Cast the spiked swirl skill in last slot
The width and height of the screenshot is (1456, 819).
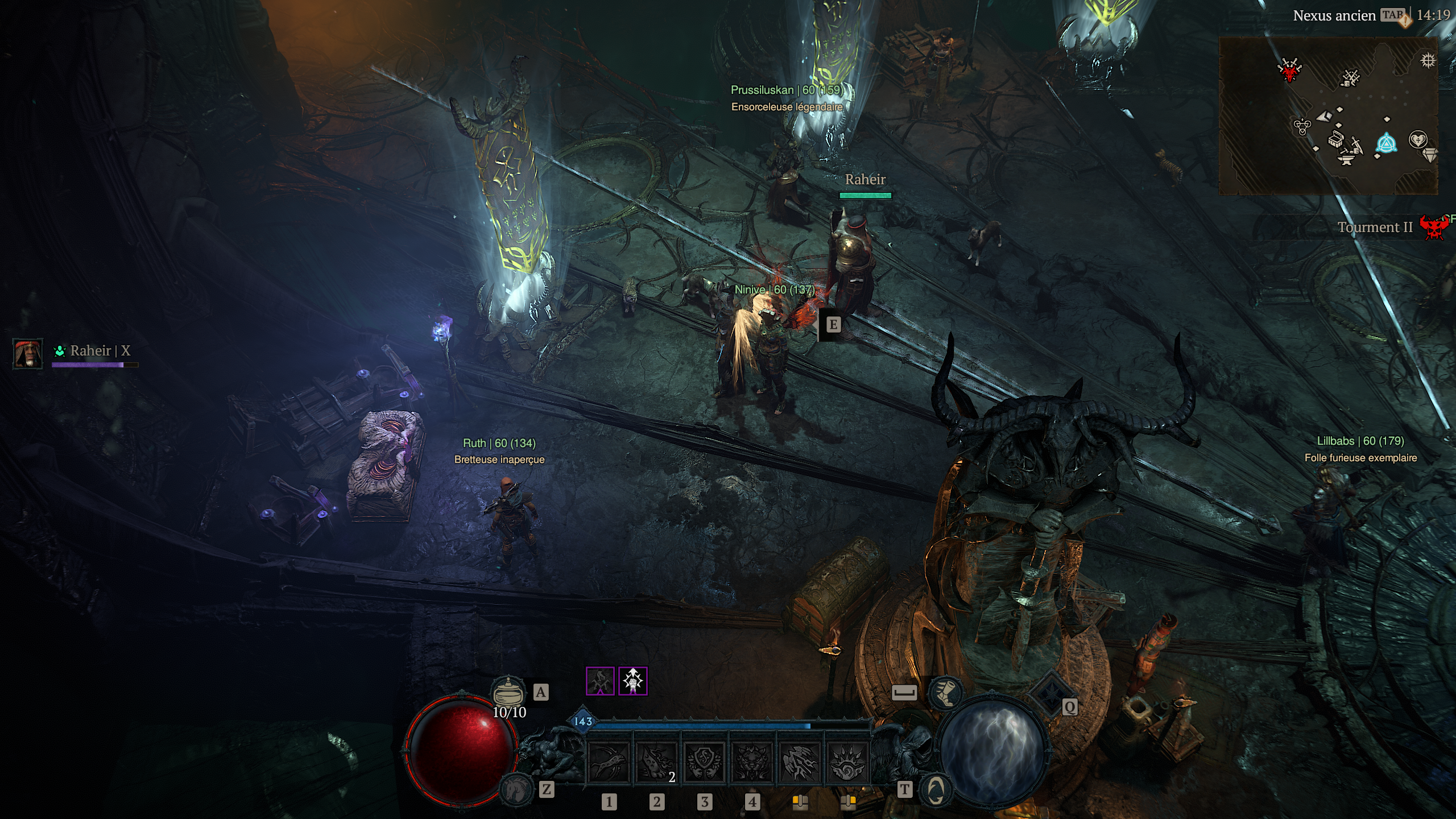click(847, 763)
